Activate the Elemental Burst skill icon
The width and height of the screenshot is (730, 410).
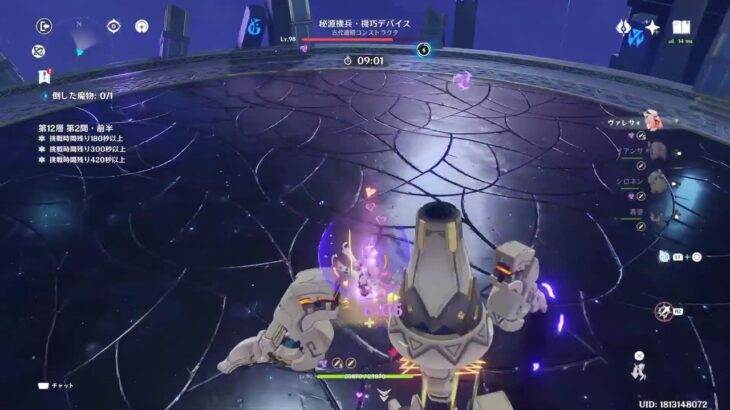pyautogui.click(x=662, y=311)
